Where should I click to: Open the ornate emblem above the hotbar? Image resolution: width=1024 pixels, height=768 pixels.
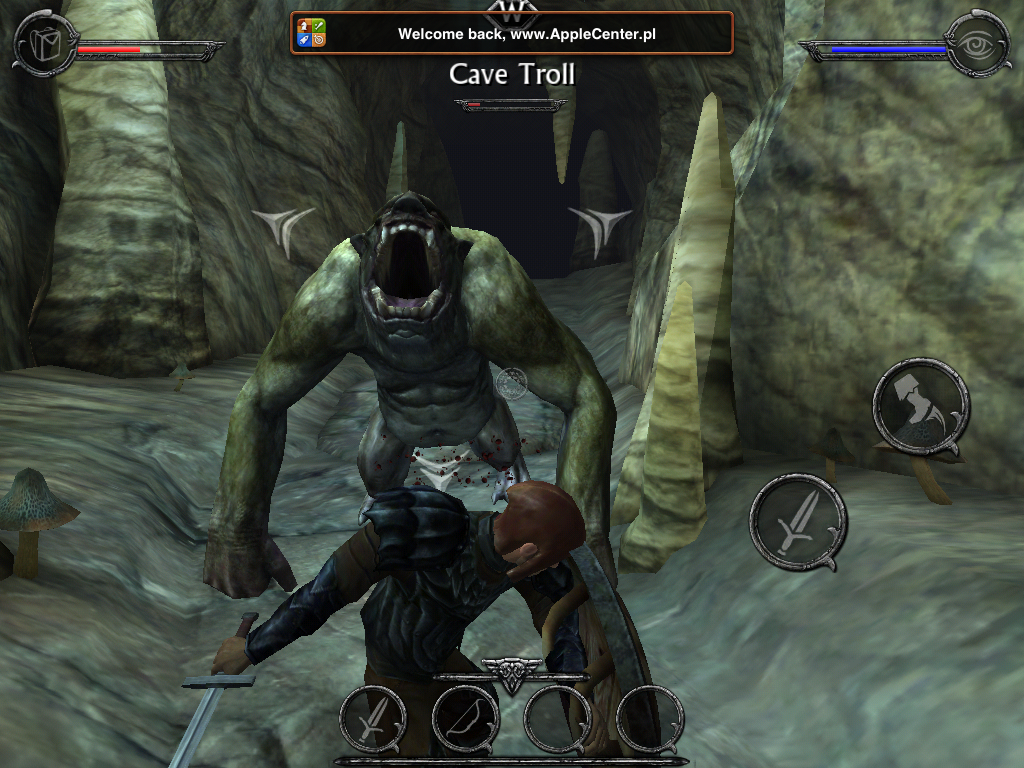512,675
